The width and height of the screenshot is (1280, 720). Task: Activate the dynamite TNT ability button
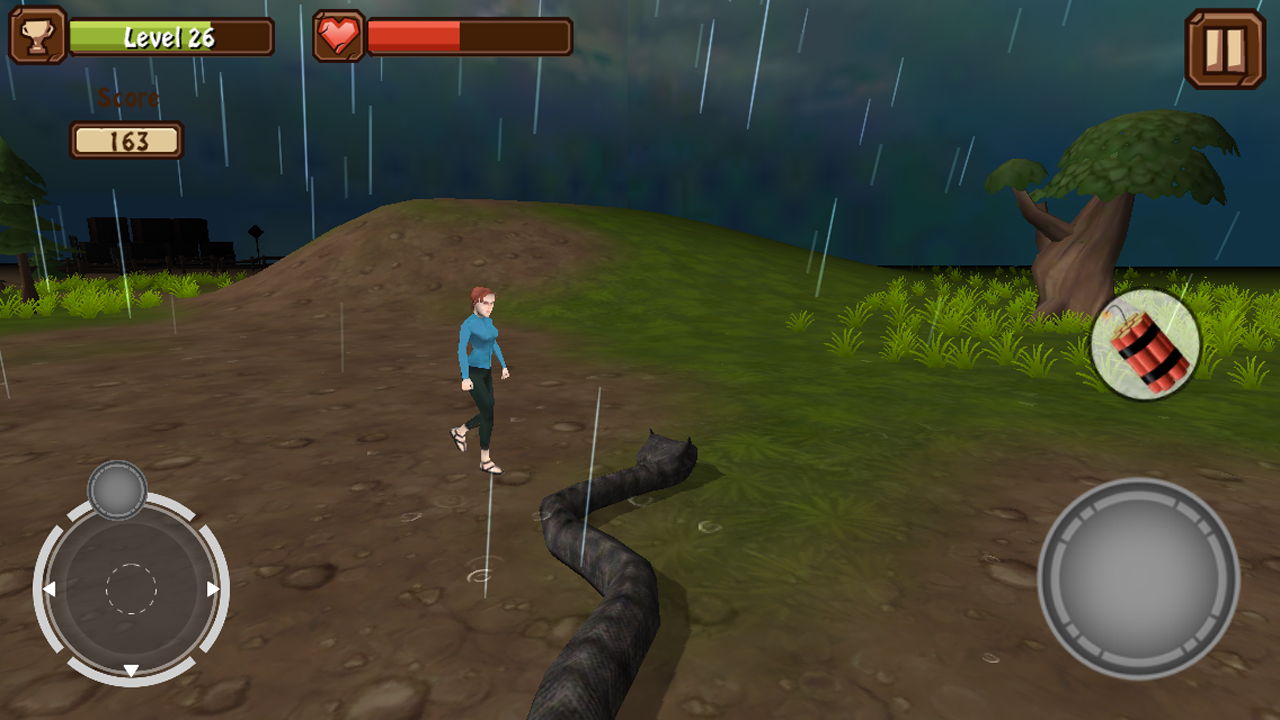1146,344
